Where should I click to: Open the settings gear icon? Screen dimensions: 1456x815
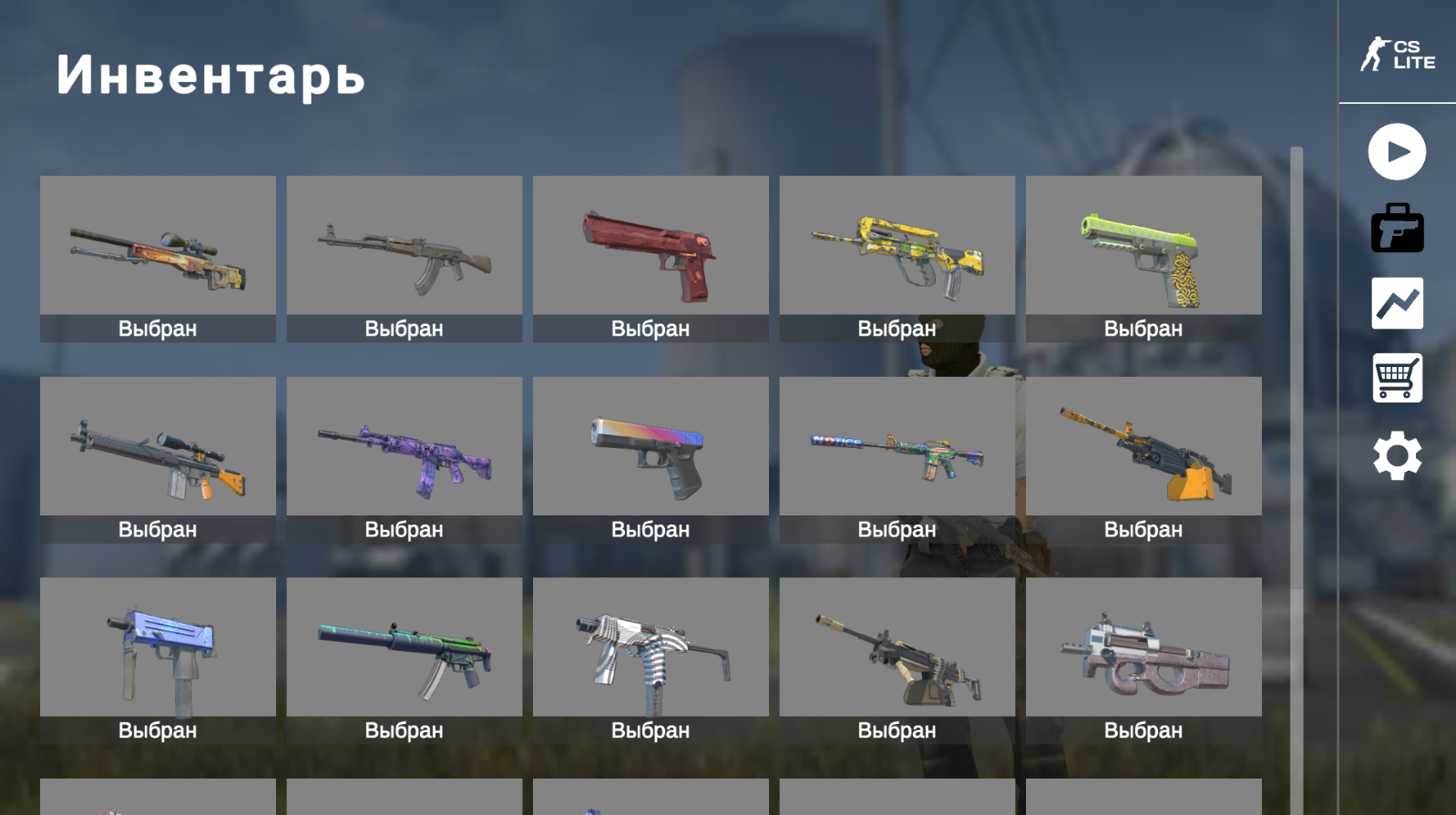(1396, 455)
